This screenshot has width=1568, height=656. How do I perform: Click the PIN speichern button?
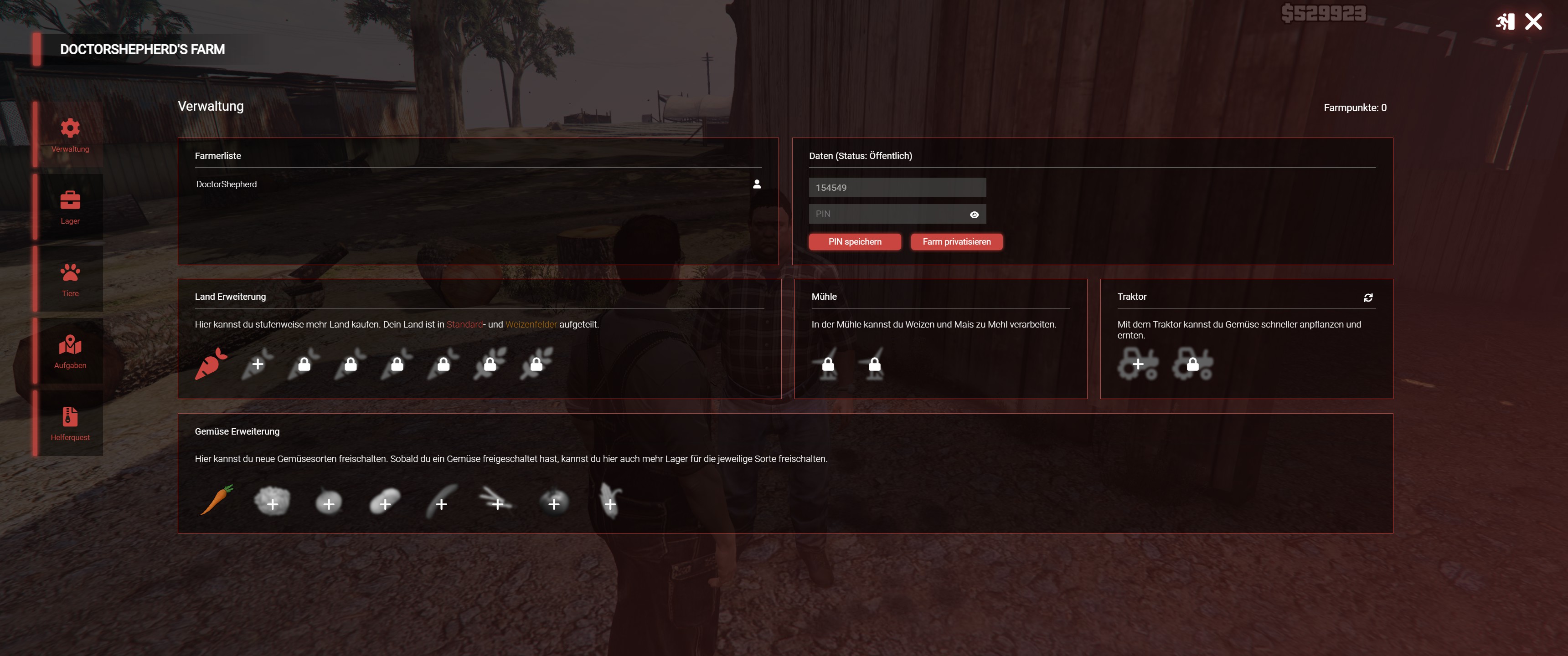click(854, 241)
